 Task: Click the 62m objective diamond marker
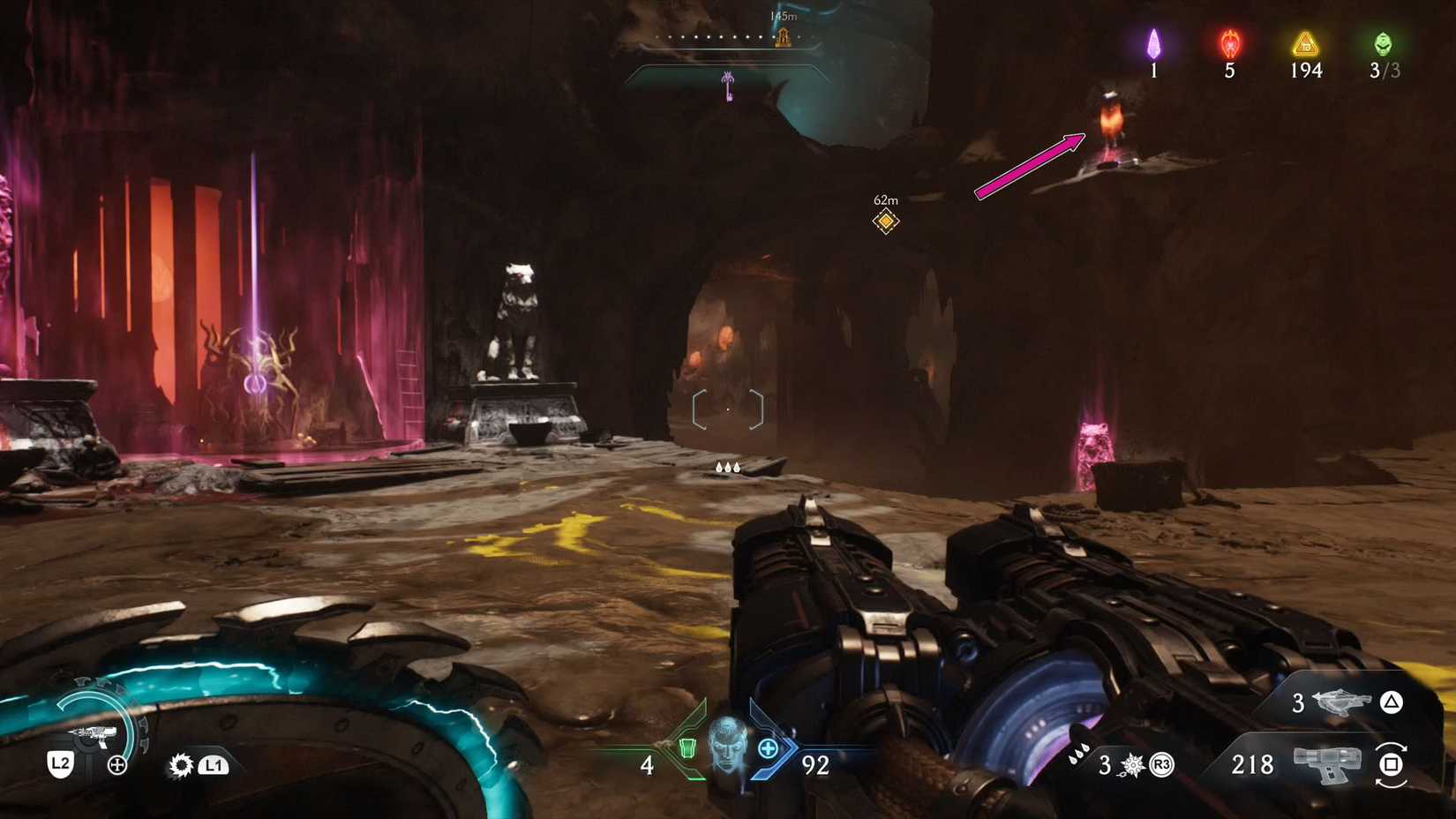click(886, 221)
